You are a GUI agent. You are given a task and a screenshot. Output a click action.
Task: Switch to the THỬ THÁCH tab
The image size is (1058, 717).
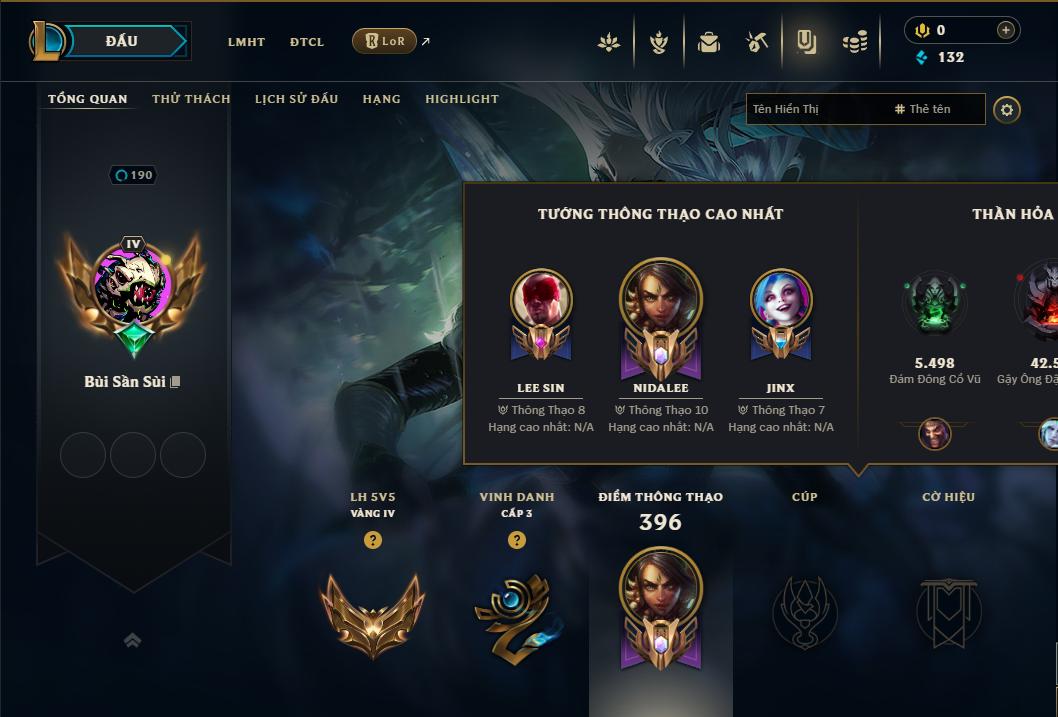[x=191, y=99]
